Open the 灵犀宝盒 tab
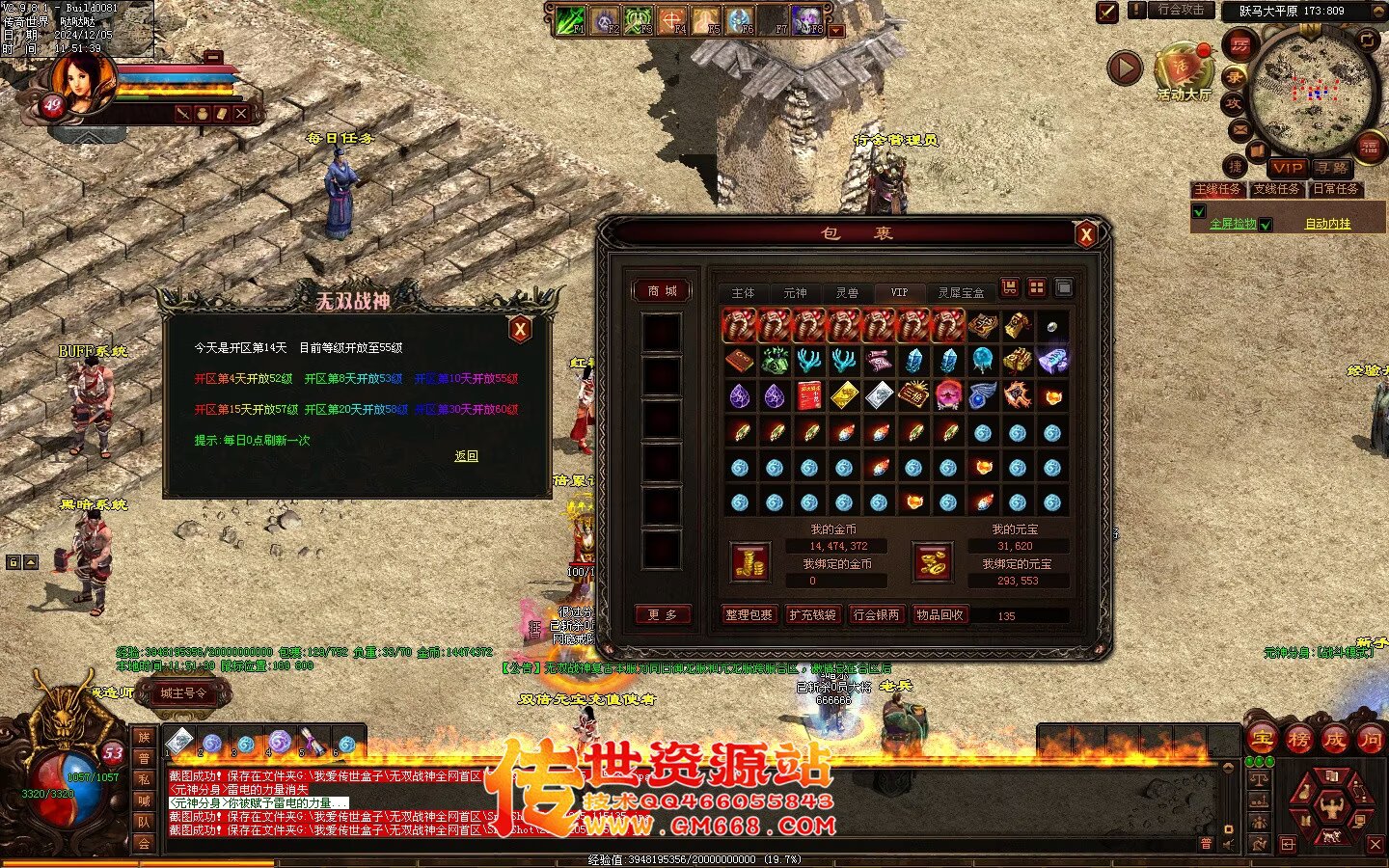 pos(961,292)
